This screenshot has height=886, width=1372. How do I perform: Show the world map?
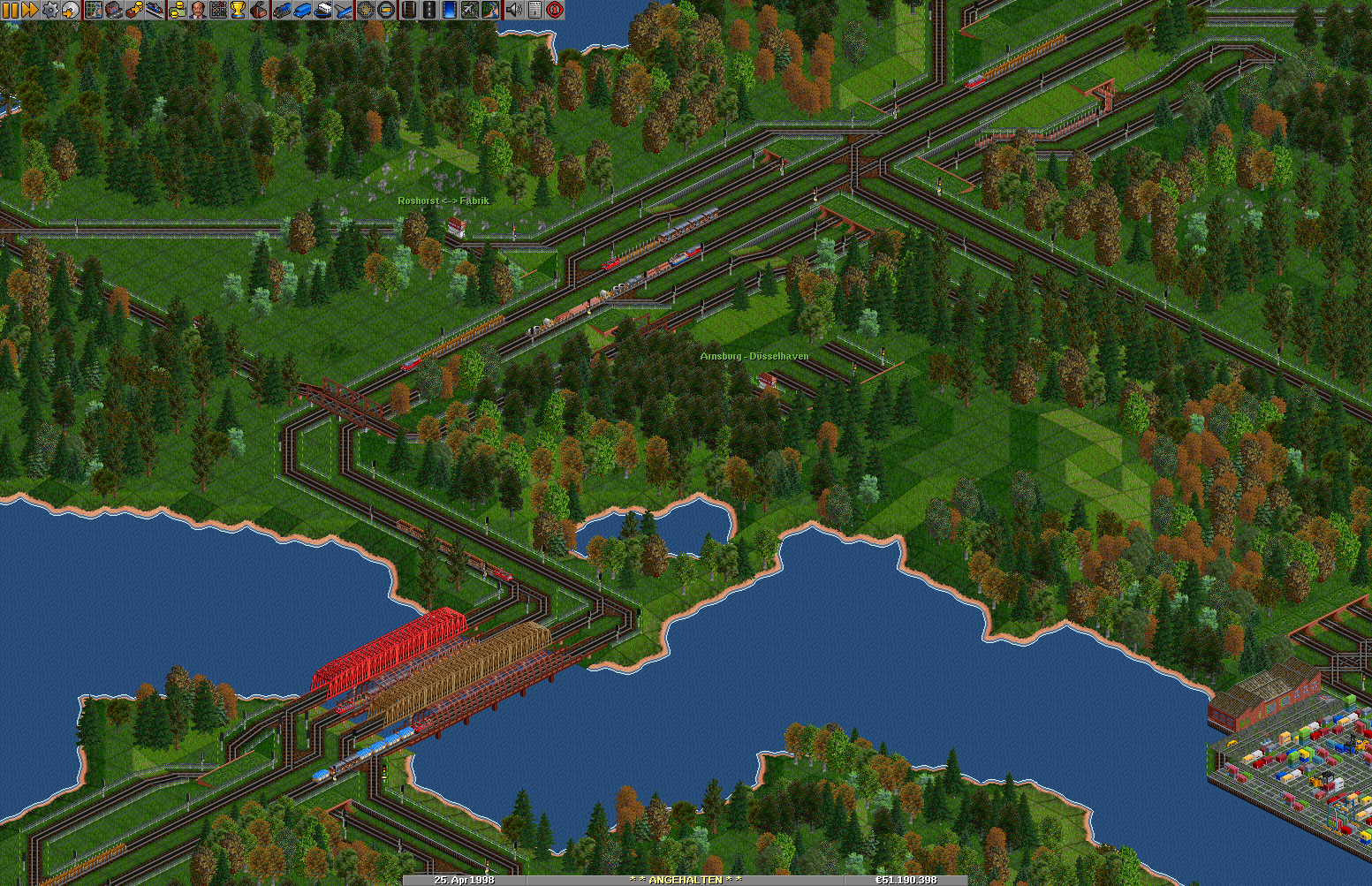[x=93, y=10]
